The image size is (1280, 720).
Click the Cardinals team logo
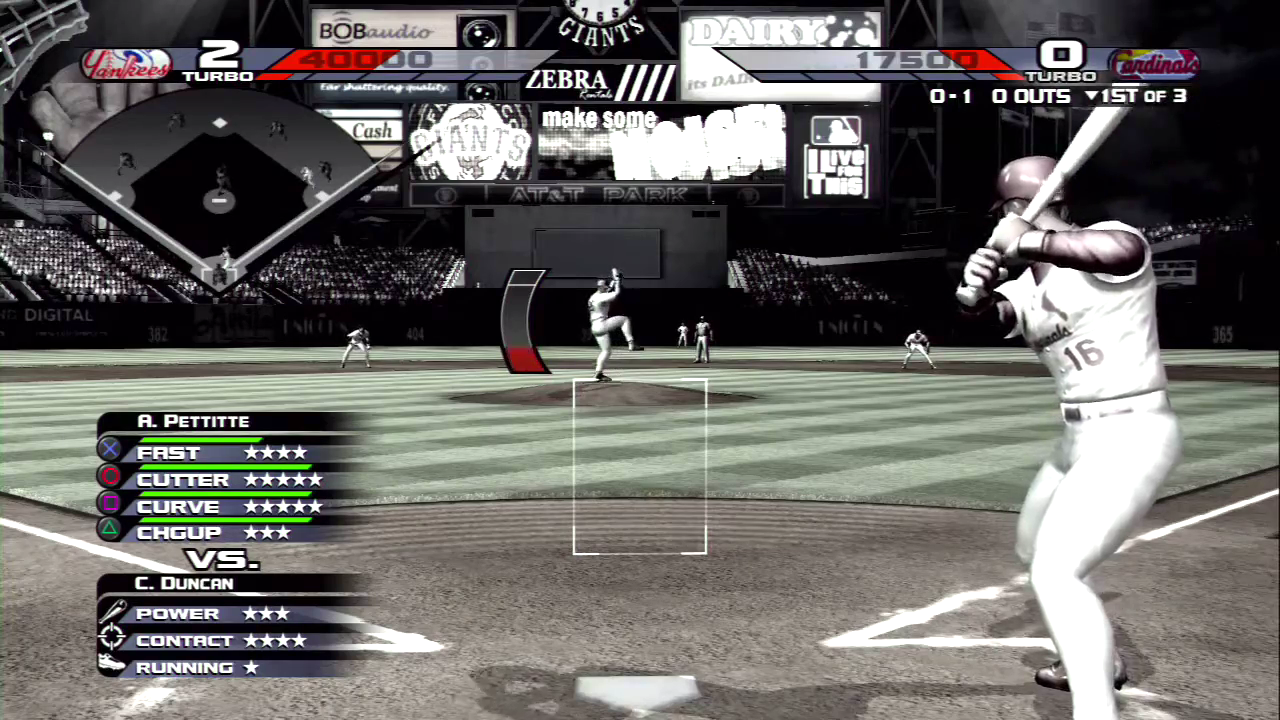click(1153, 65)
